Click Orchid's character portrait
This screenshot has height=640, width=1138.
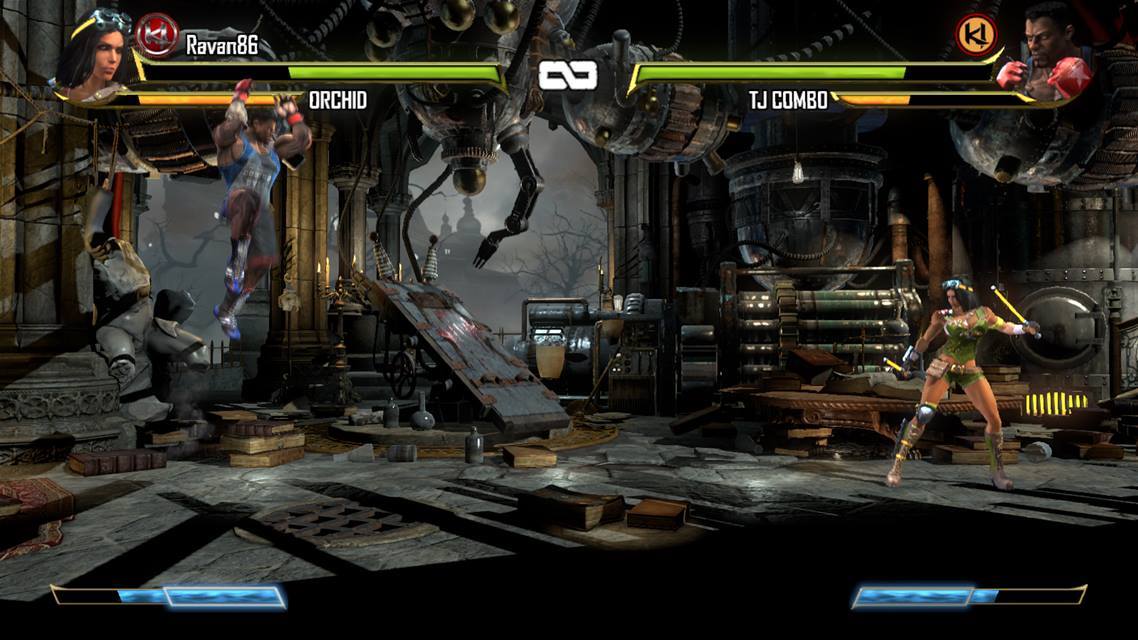tap(93, 55)
